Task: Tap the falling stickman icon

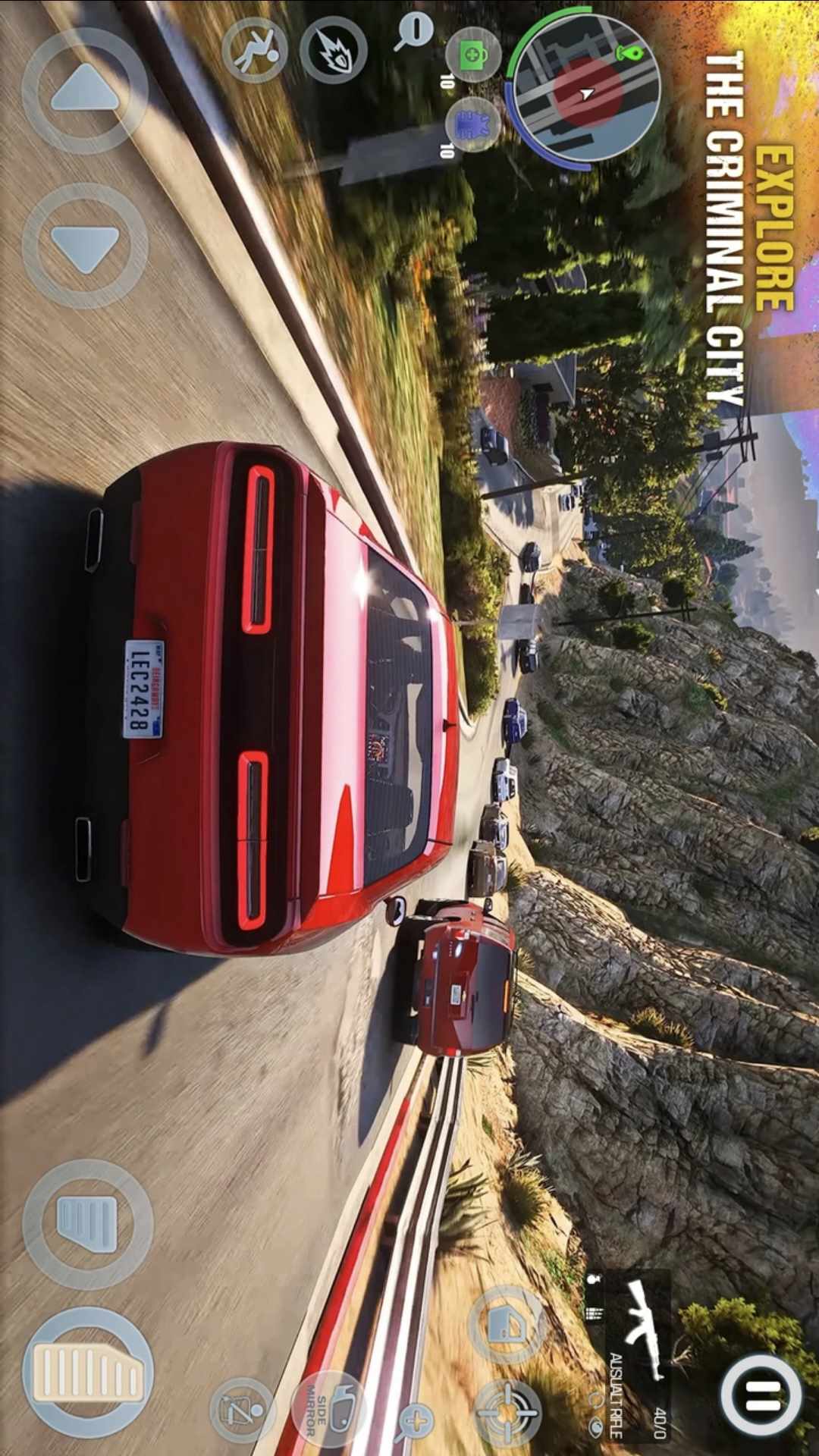Action: click(x=255, y=50)
